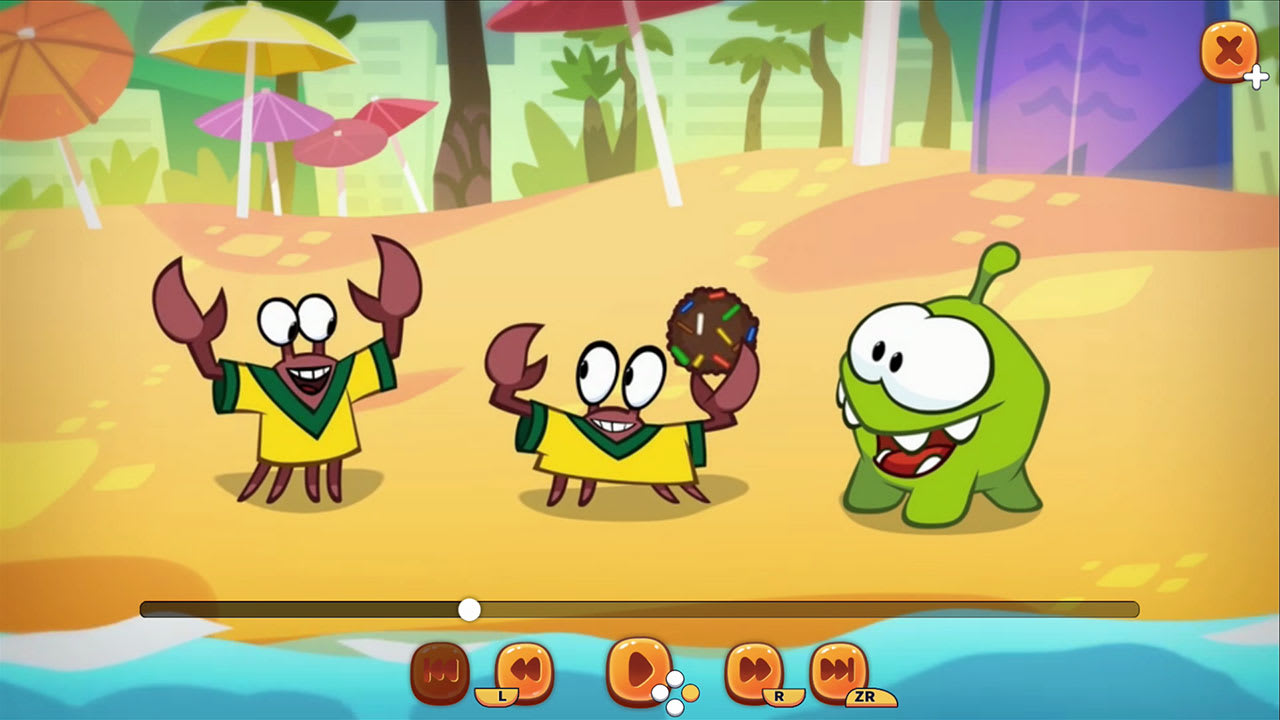Click the round handle on the progress bar
This screenshot has width=1280, height=720.
point(470,607)
